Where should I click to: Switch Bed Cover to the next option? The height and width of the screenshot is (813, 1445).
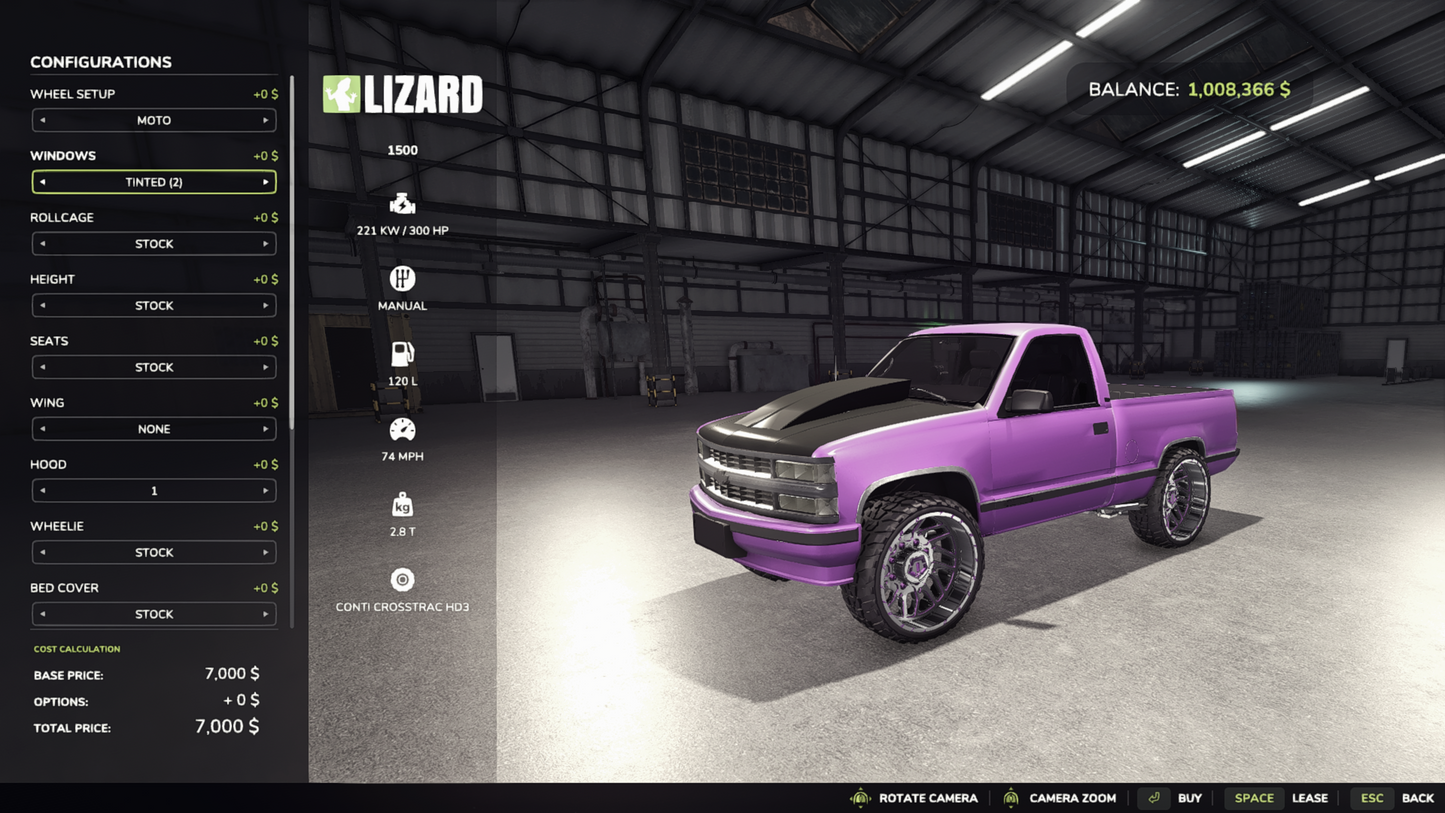coord(265,614)
